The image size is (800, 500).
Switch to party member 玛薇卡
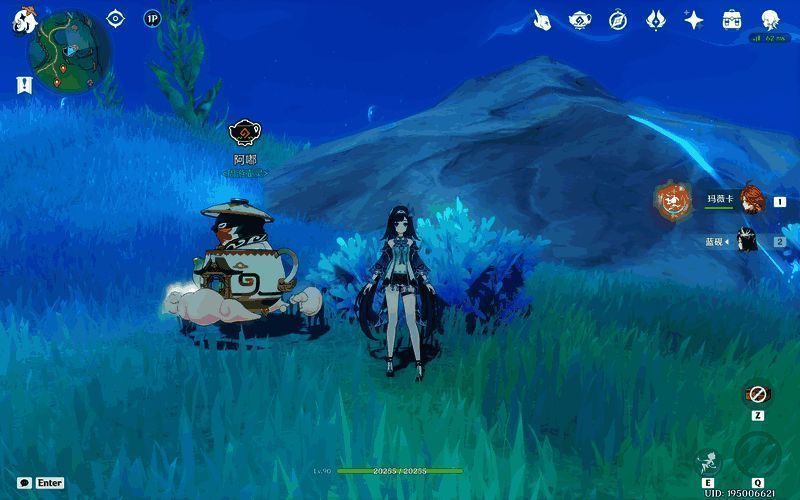tap(750, 199)
